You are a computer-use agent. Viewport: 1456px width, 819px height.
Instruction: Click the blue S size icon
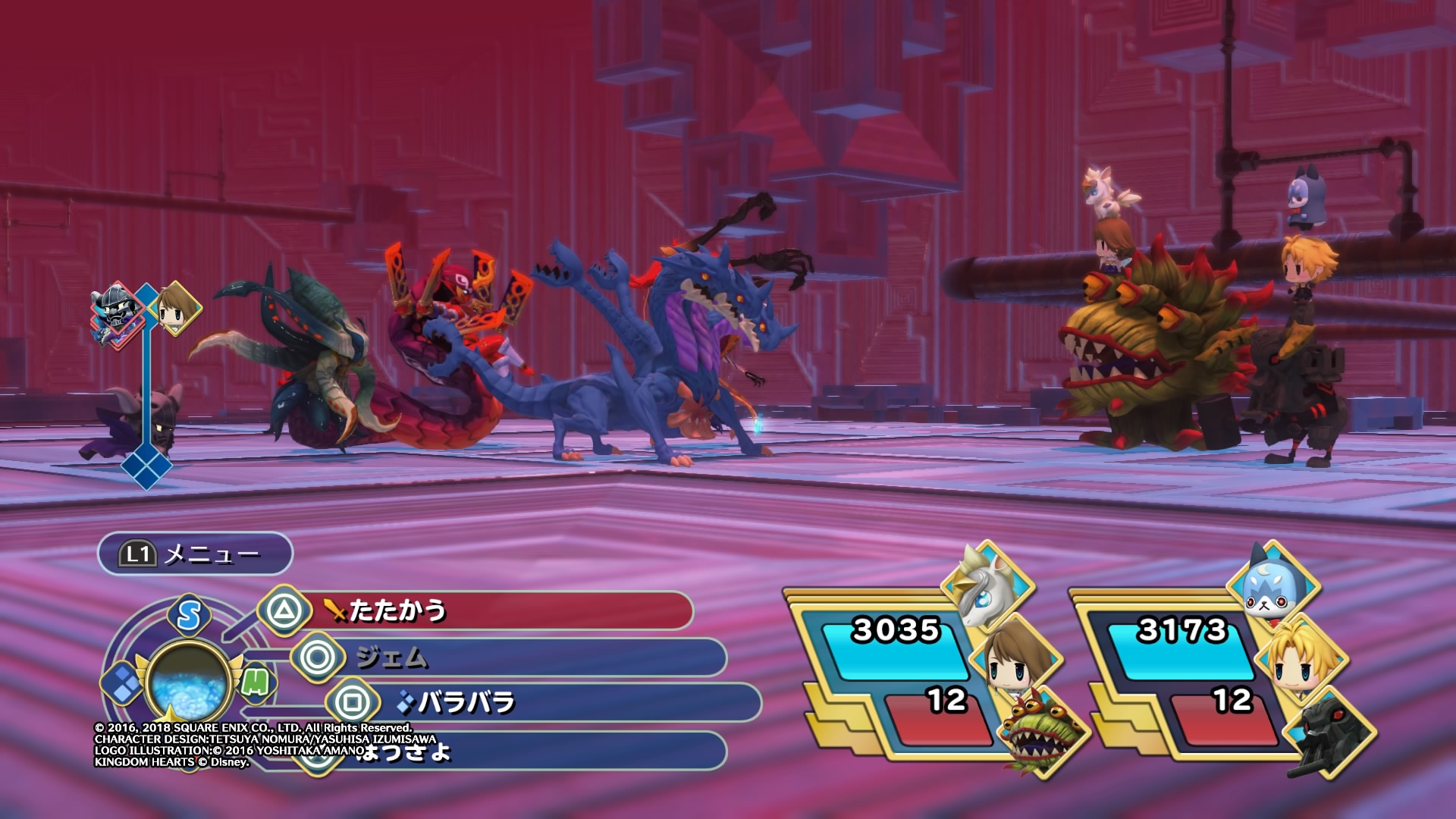pyautogui.click(x=189, y=615)
